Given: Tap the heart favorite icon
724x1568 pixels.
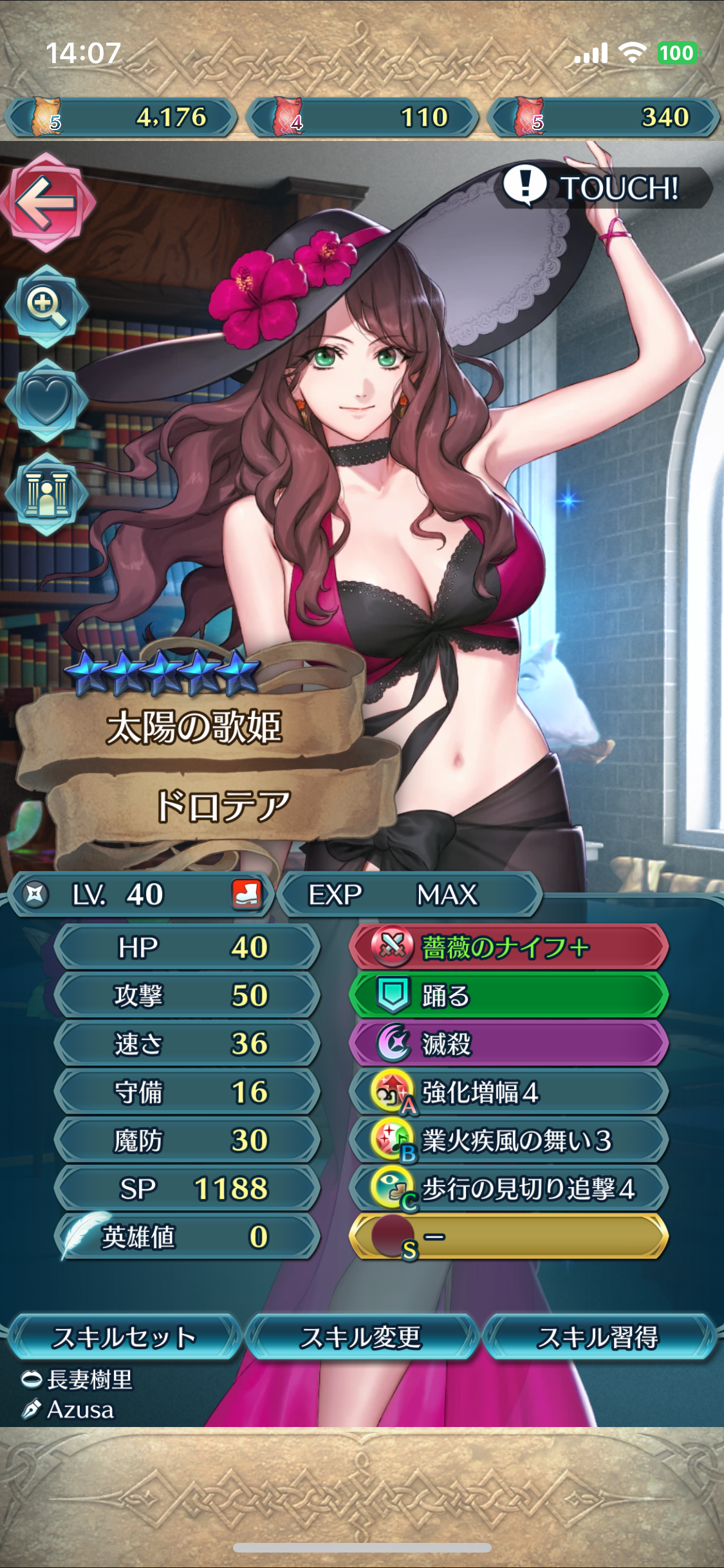Looking at the screenshot, I should pyautogui.click(x=46, y=400).
